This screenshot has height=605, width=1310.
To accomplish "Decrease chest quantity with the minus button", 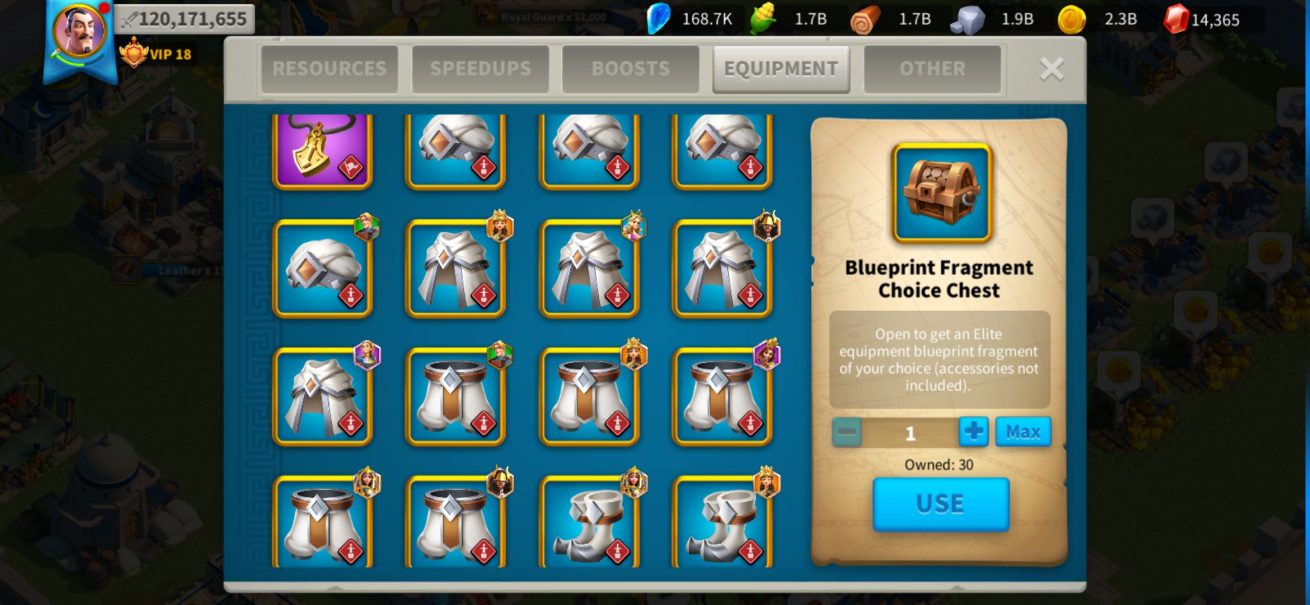I will (847, 432).
